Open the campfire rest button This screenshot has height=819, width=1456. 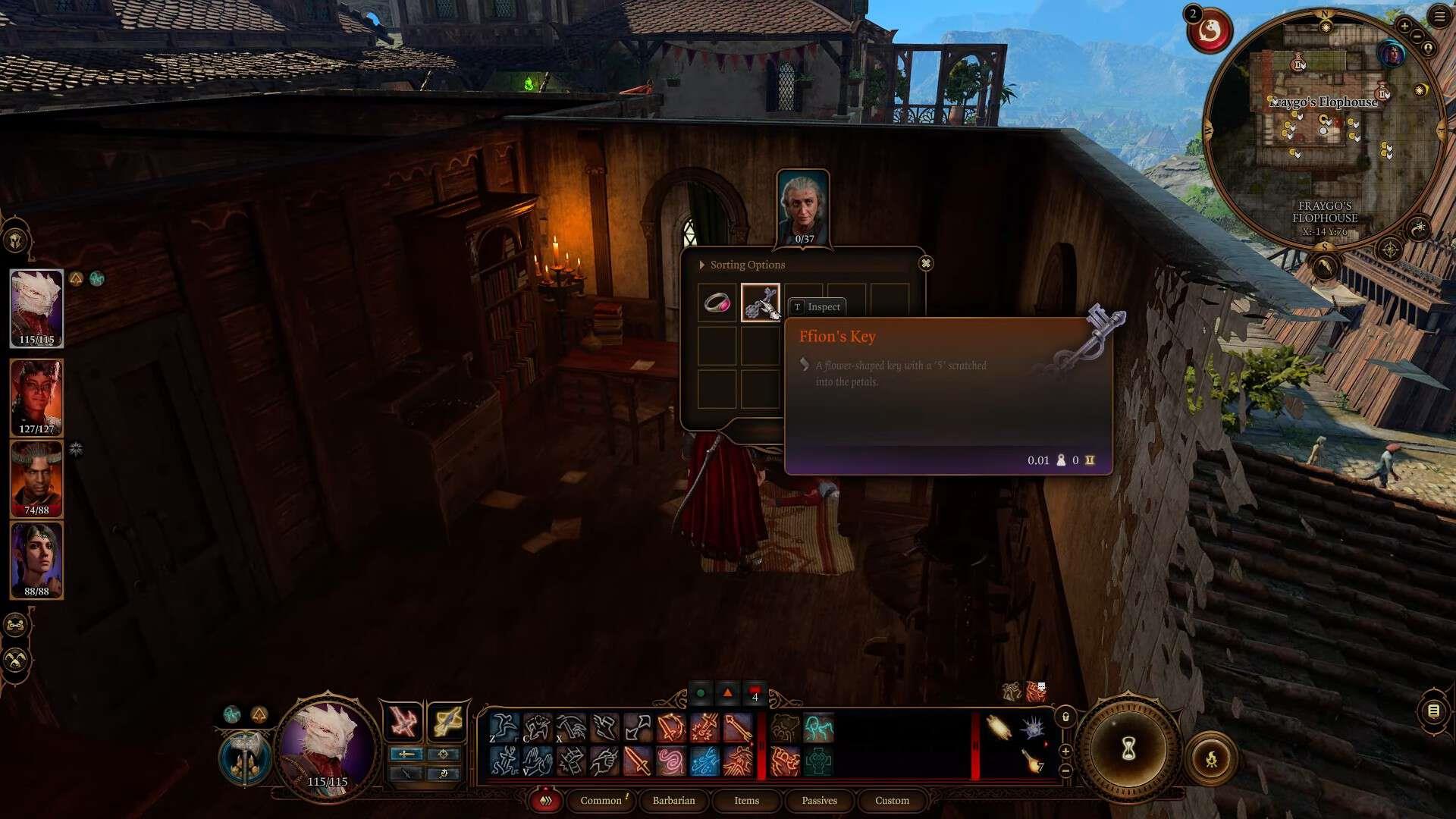click(x=1211, y=758)
